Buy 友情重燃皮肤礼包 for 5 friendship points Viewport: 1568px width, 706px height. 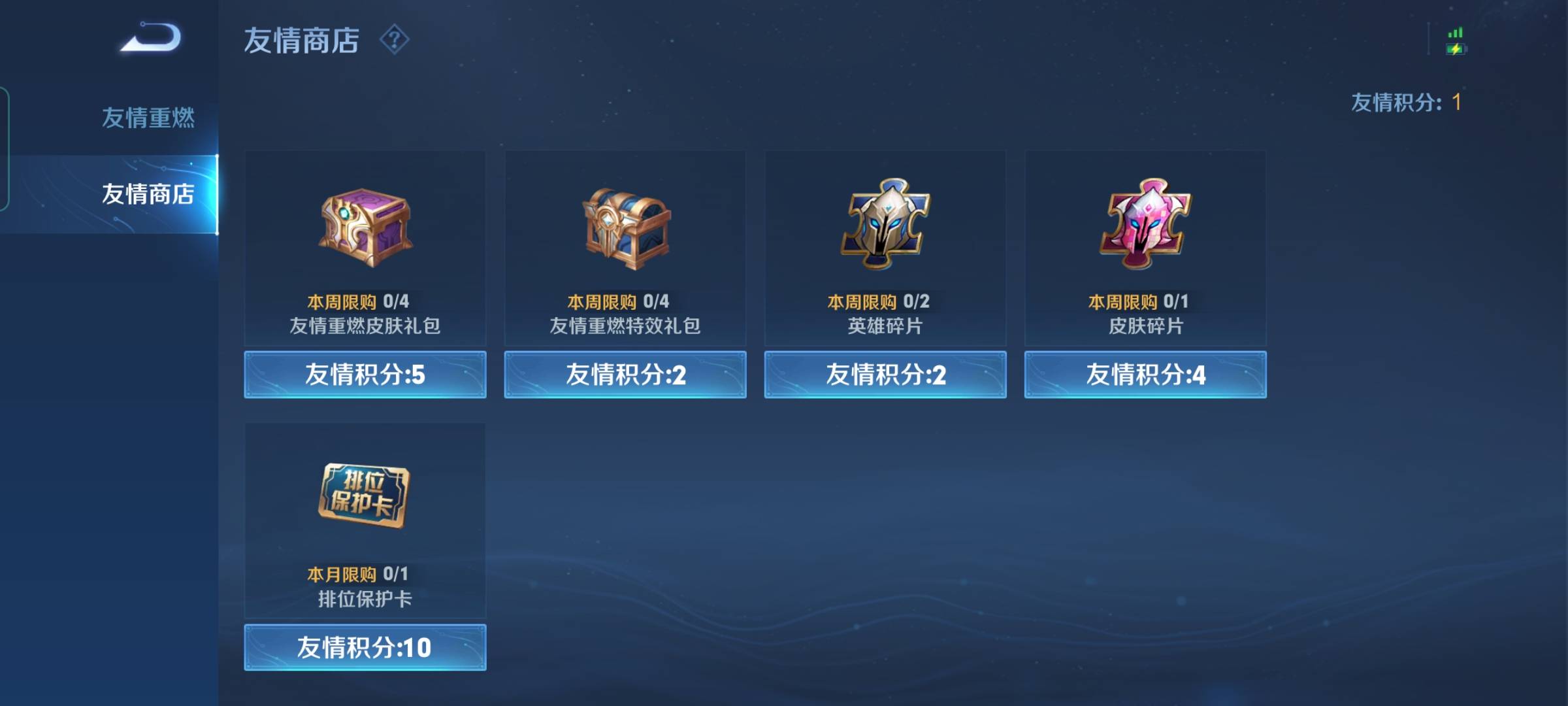364,375
